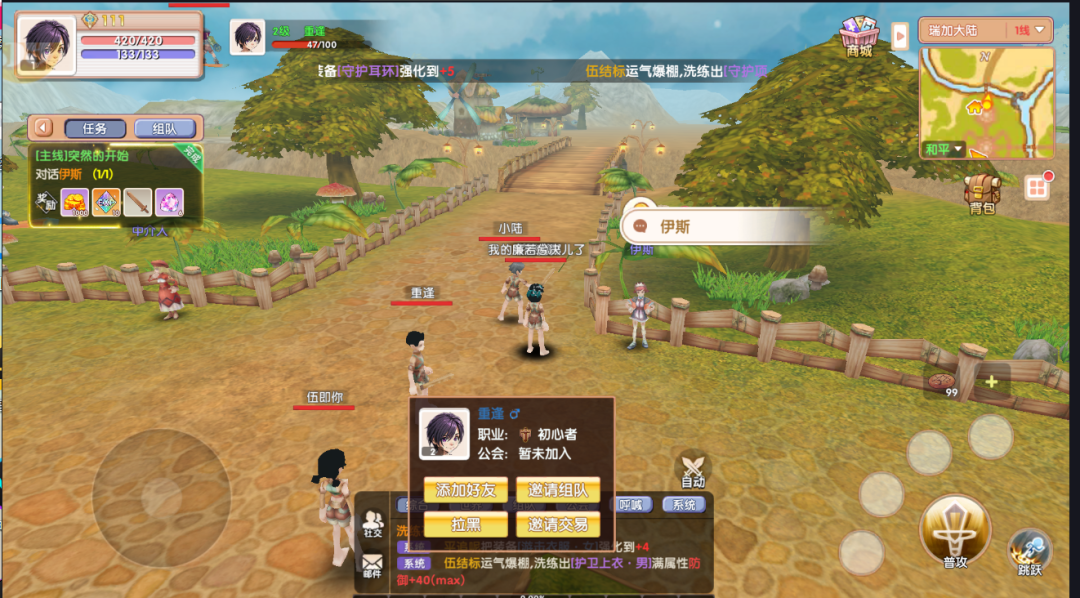
Task: Toggle 自动 auto-battle crossed swords
Action: click(x=692, y=468)
